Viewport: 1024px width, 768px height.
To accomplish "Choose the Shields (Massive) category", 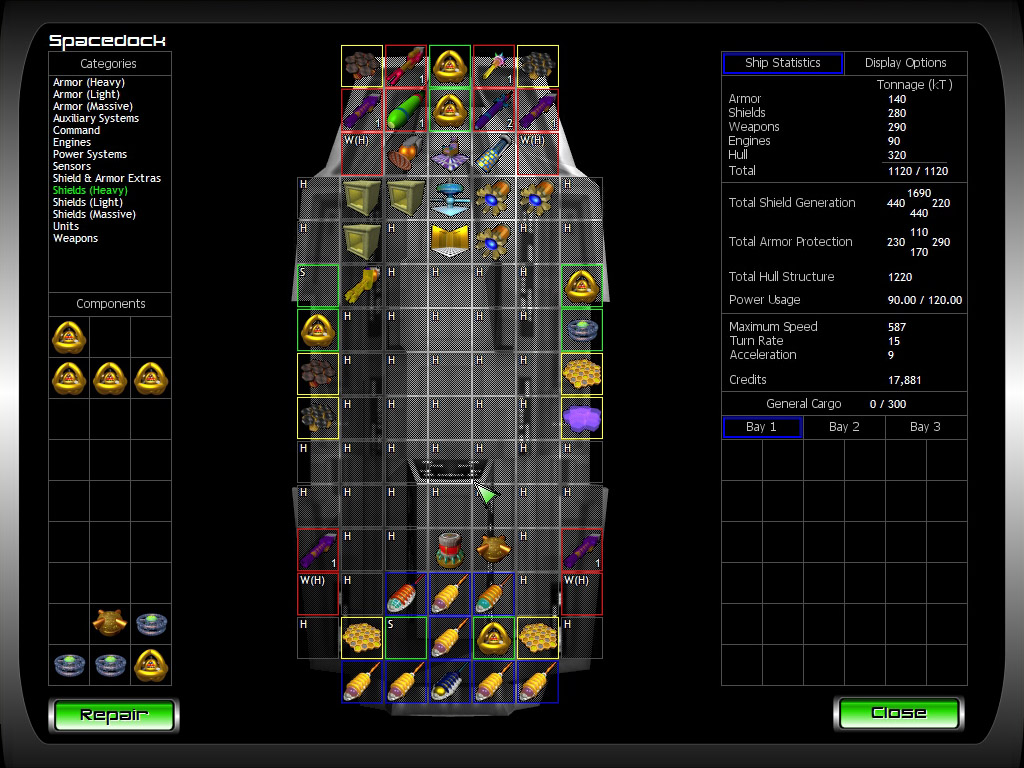I will 94,214.
